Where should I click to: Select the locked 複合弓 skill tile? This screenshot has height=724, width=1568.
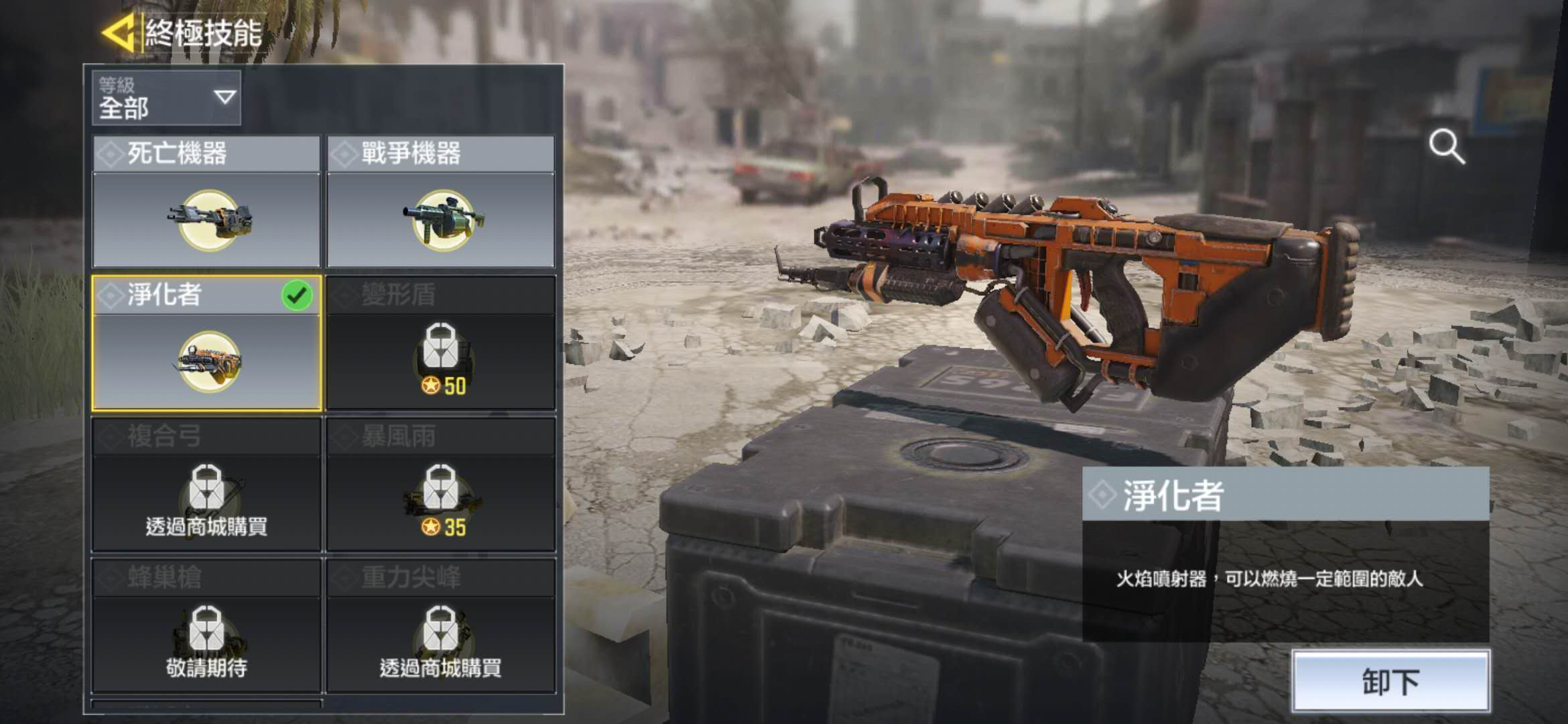(206, 484)
